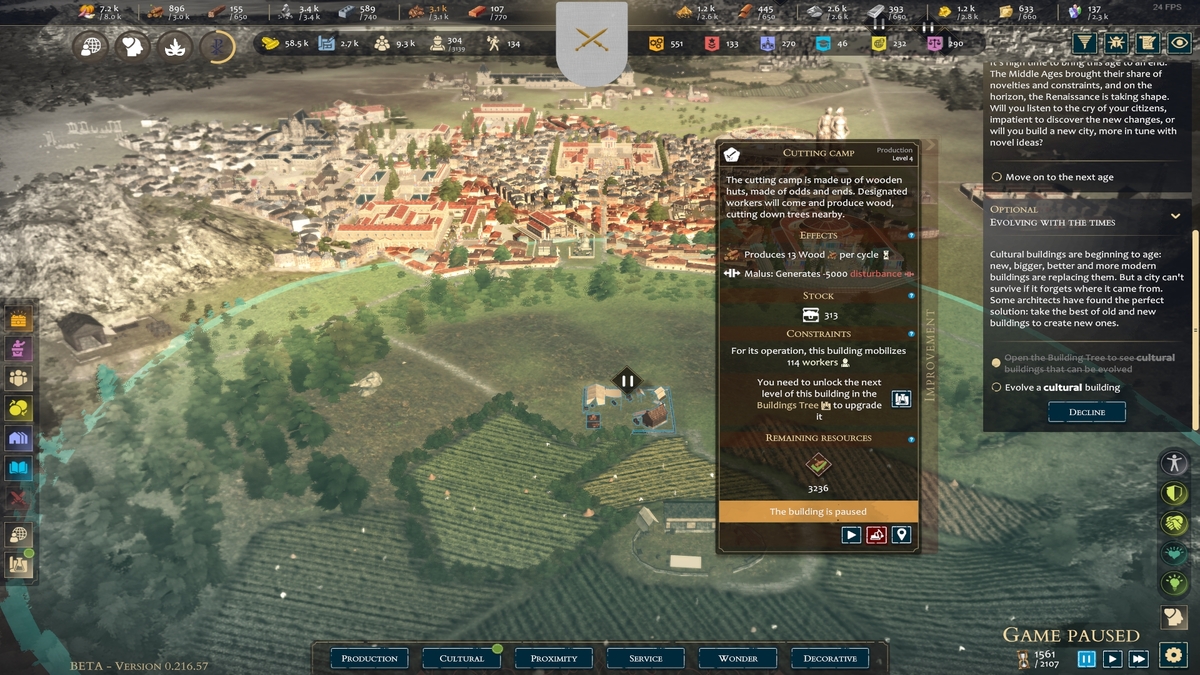1200x675 pixels.
Task: Pause the game speed control
Action: click(1086, 658)
